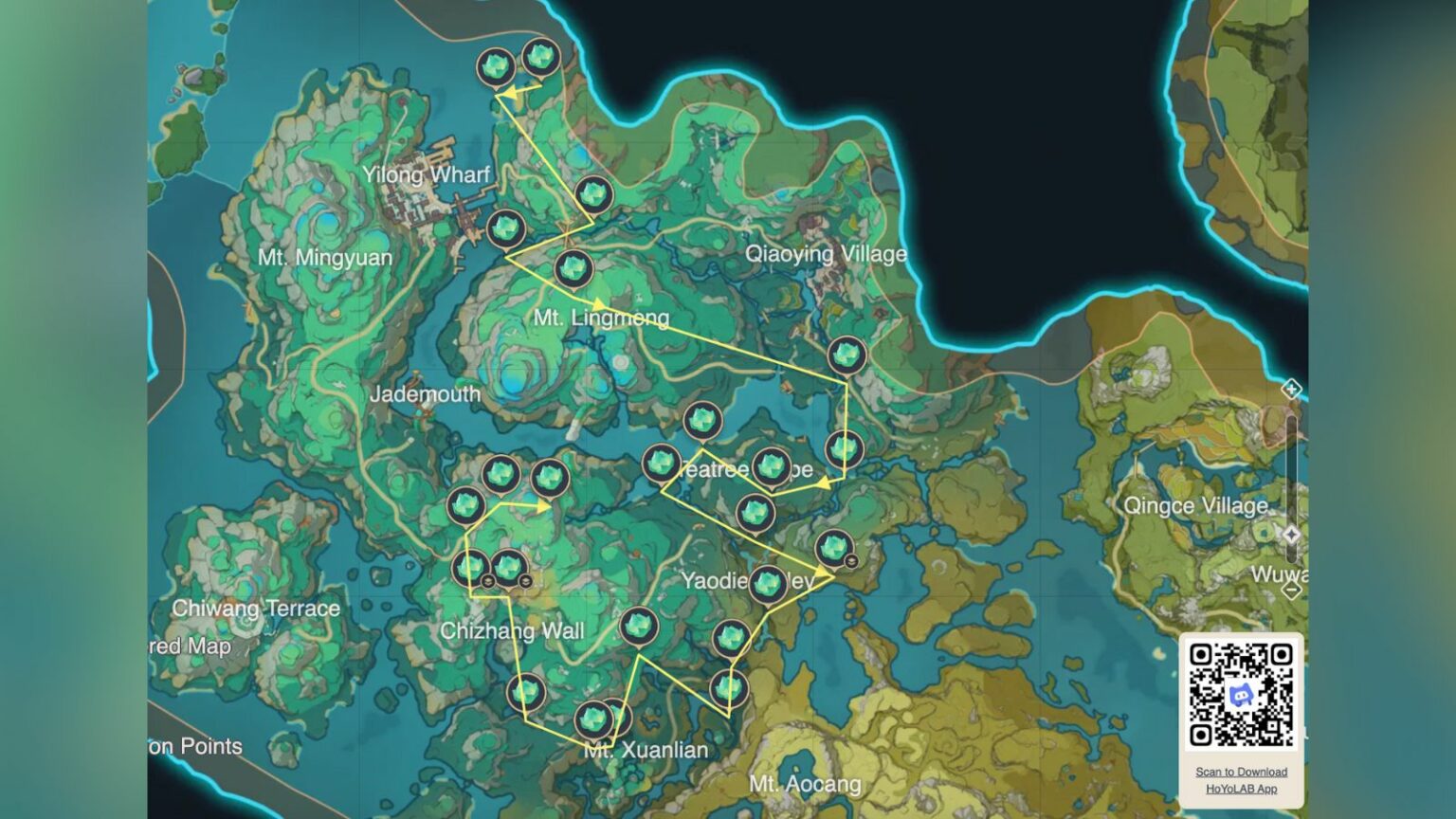Click the marker on Mt. Lingmeng
The width and height of the screenshot is (1456, 819).
pos(573,268)
